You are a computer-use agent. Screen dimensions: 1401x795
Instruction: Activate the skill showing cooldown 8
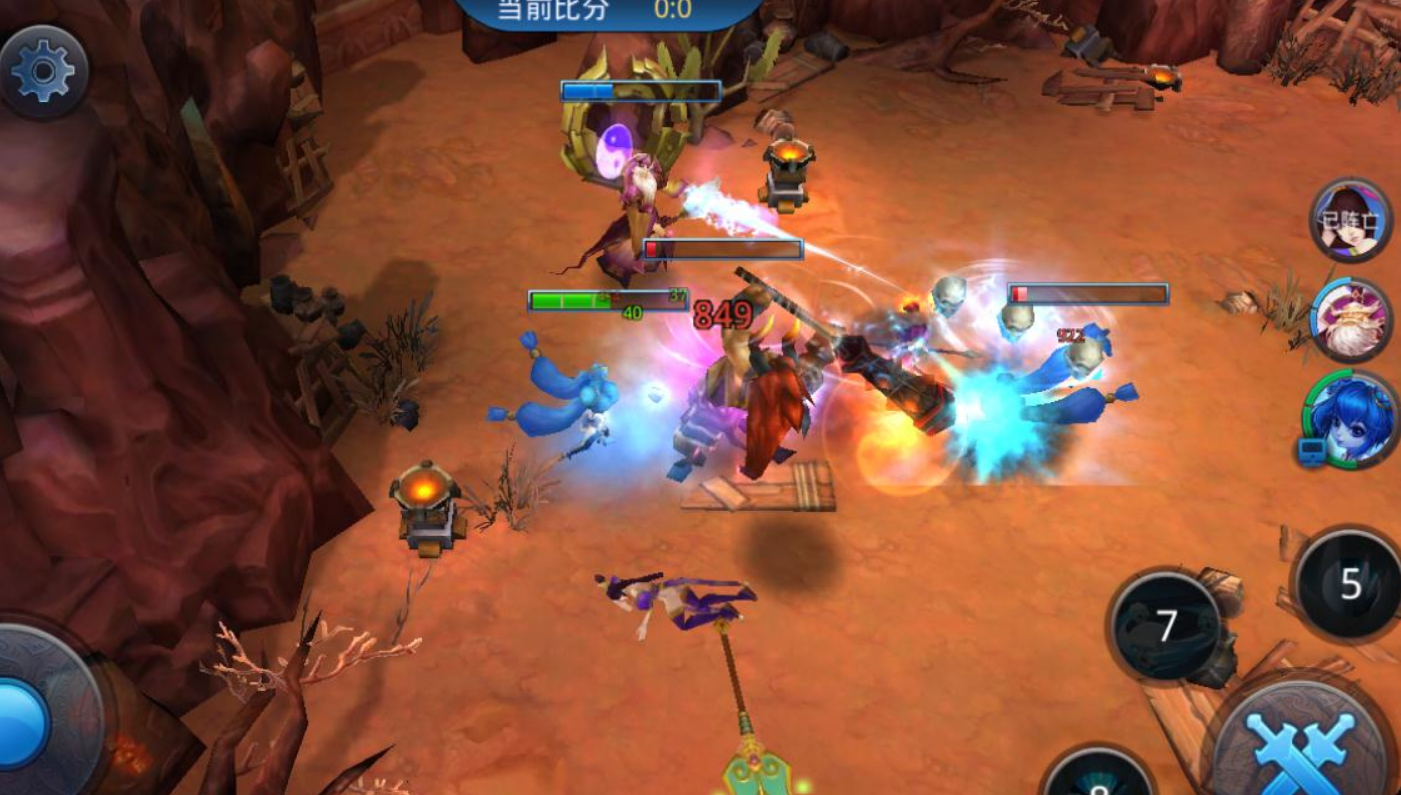[1098, 777]
